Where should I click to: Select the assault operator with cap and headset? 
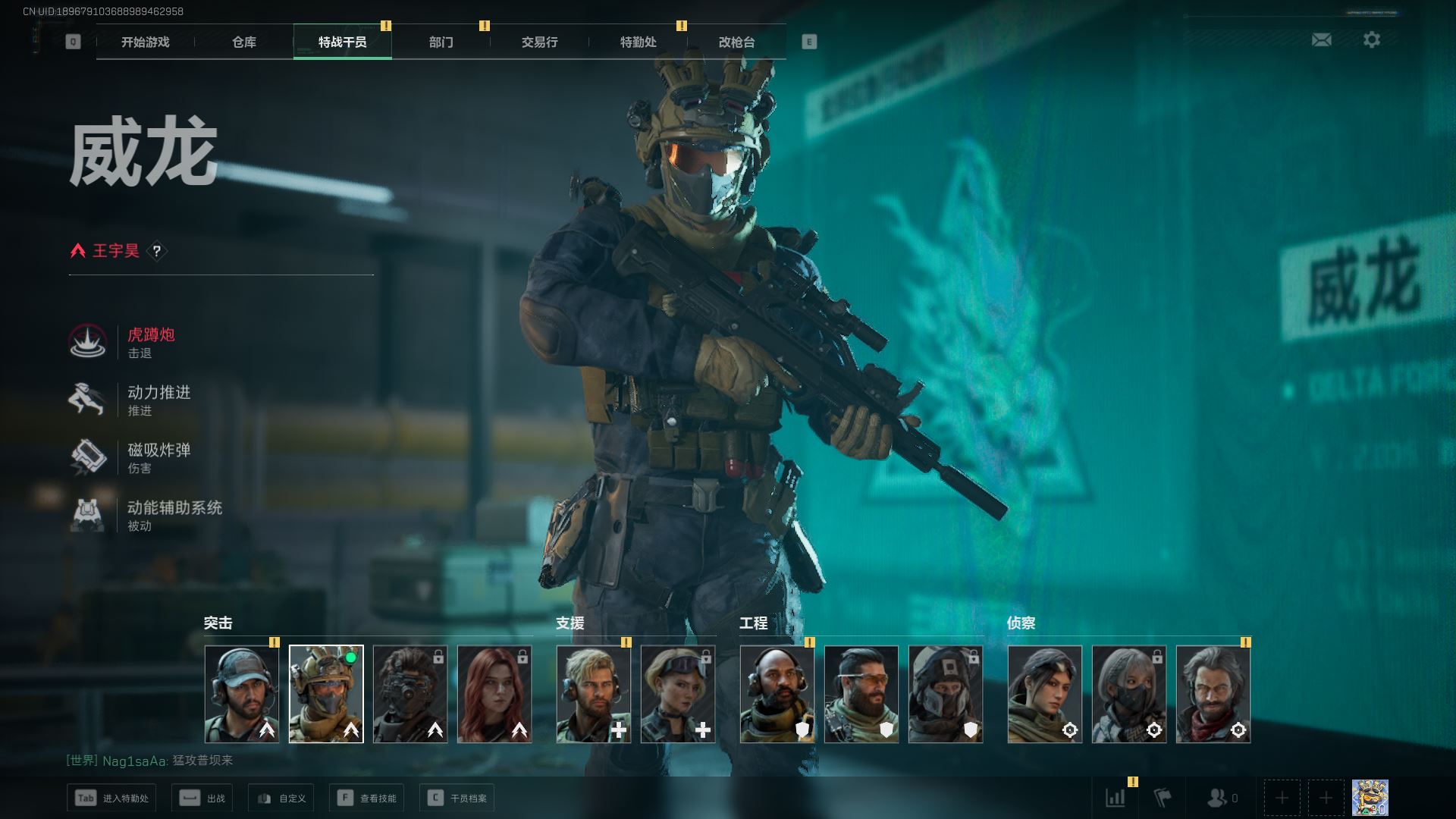coord(242,694)
